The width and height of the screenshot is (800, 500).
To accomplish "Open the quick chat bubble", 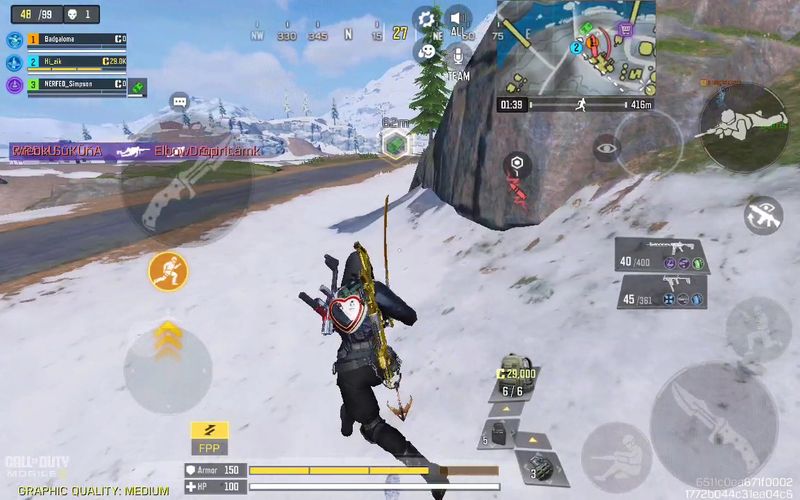I will point(180,101).
